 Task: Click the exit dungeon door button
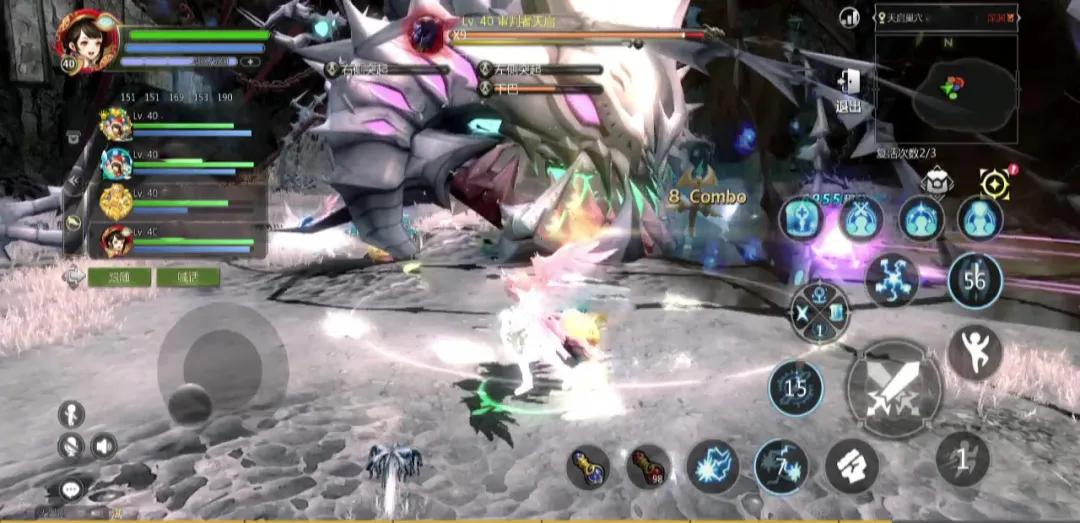pos(848,91)
